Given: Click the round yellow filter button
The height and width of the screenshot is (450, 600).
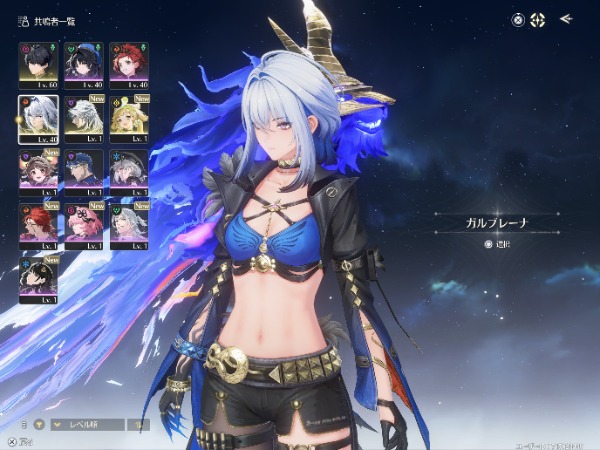Looking at the screenshot, I should click(37, 424).
